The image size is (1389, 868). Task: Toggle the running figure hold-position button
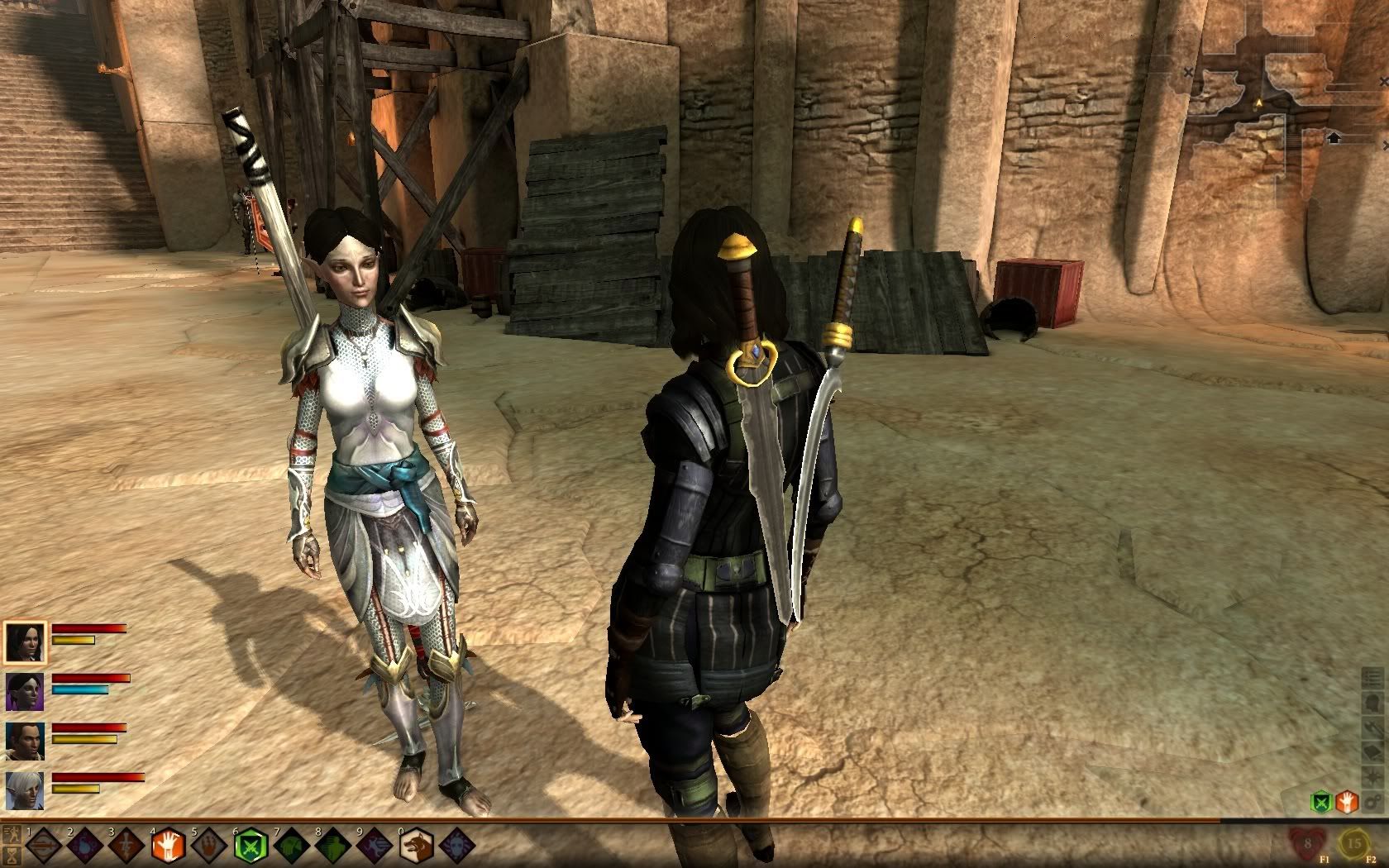[x=12, y=833]
